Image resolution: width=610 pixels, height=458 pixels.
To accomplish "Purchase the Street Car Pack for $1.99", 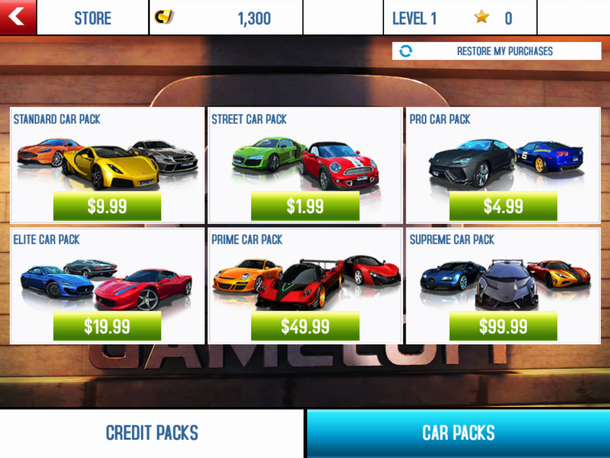I will coord(305,206).
